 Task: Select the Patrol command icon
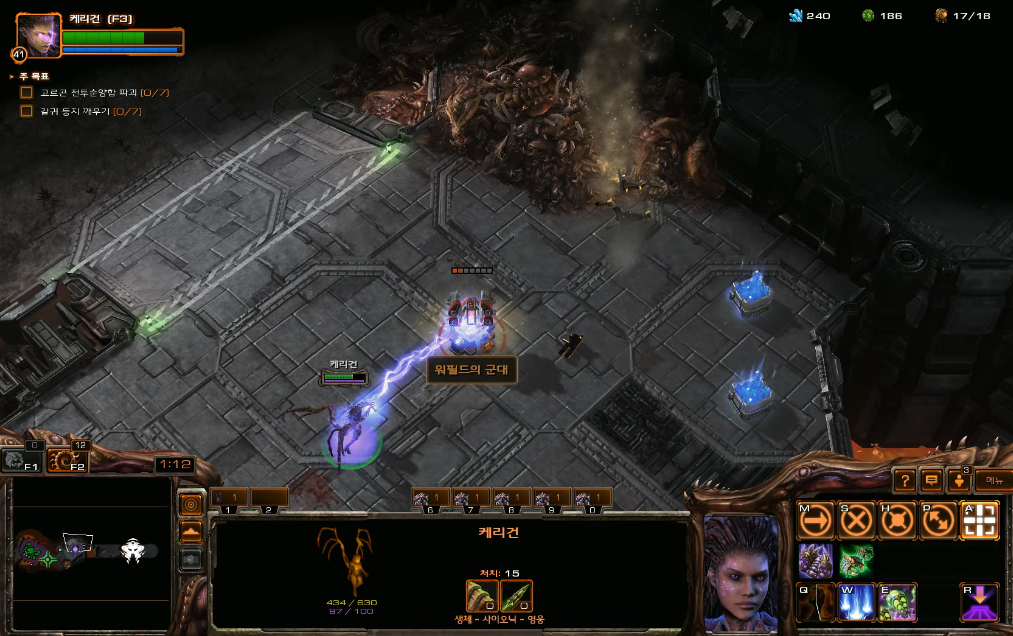click(x=938, y=520)
